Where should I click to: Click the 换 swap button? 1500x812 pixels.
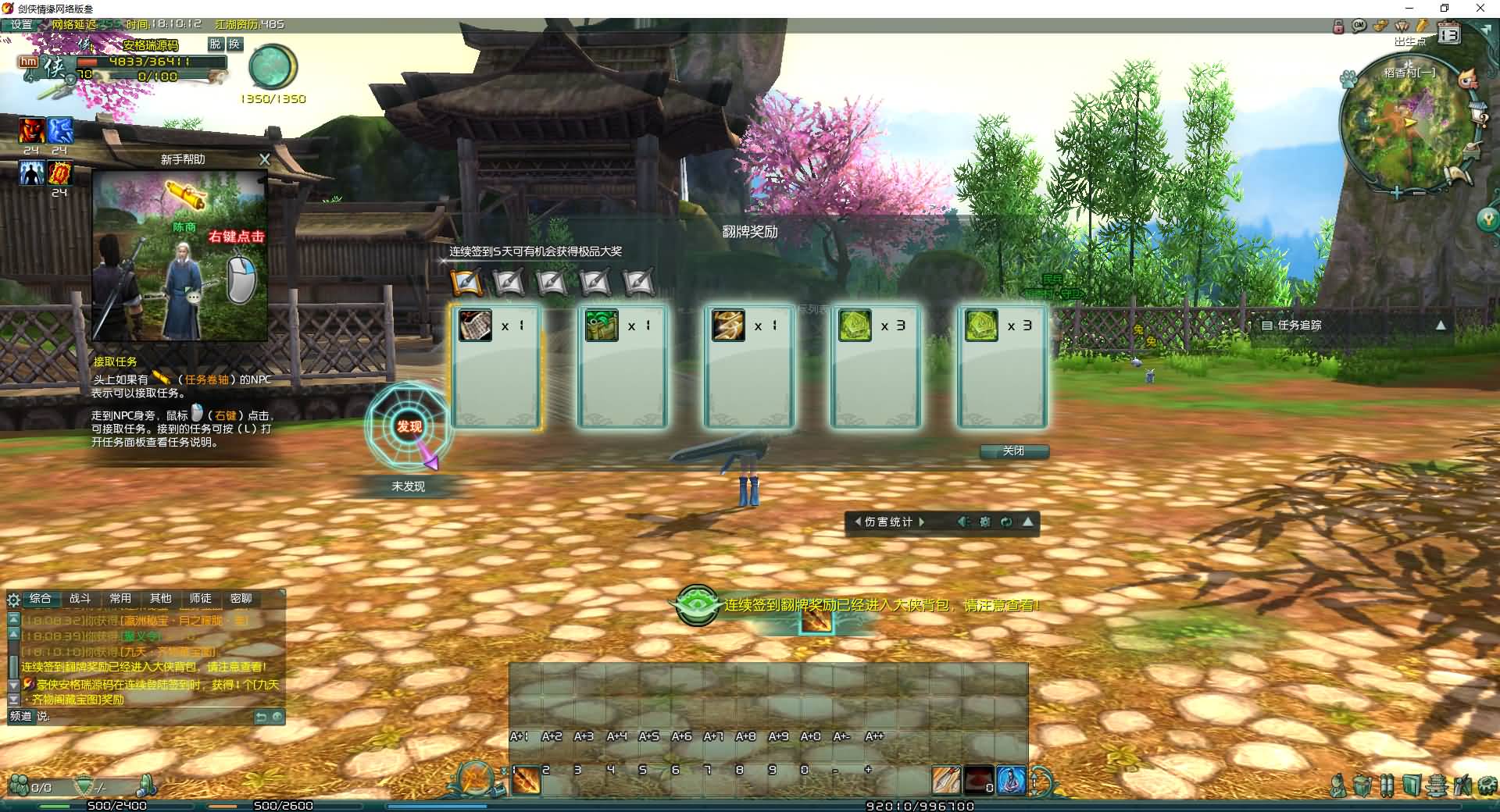point(234,45)
